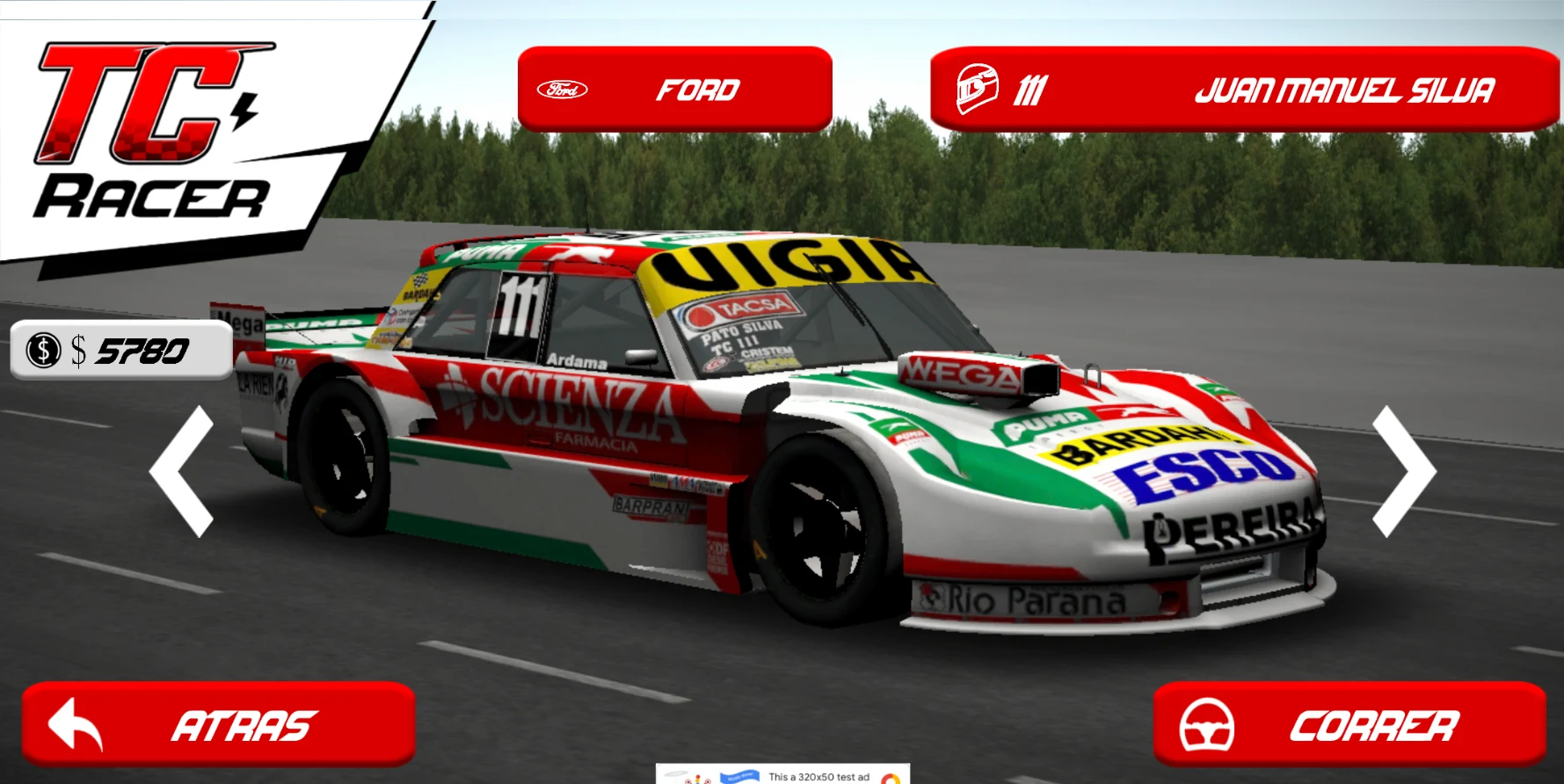The height and width of the screenshot is (784, 1564).
Task: Show the next car with right arrow
Action: point(1403,471)
